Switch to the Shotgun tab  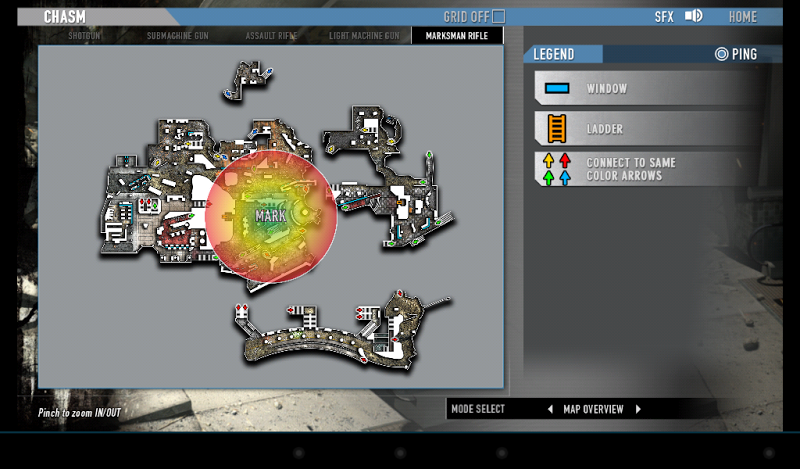pyautogui.click(x=84, y=36)
